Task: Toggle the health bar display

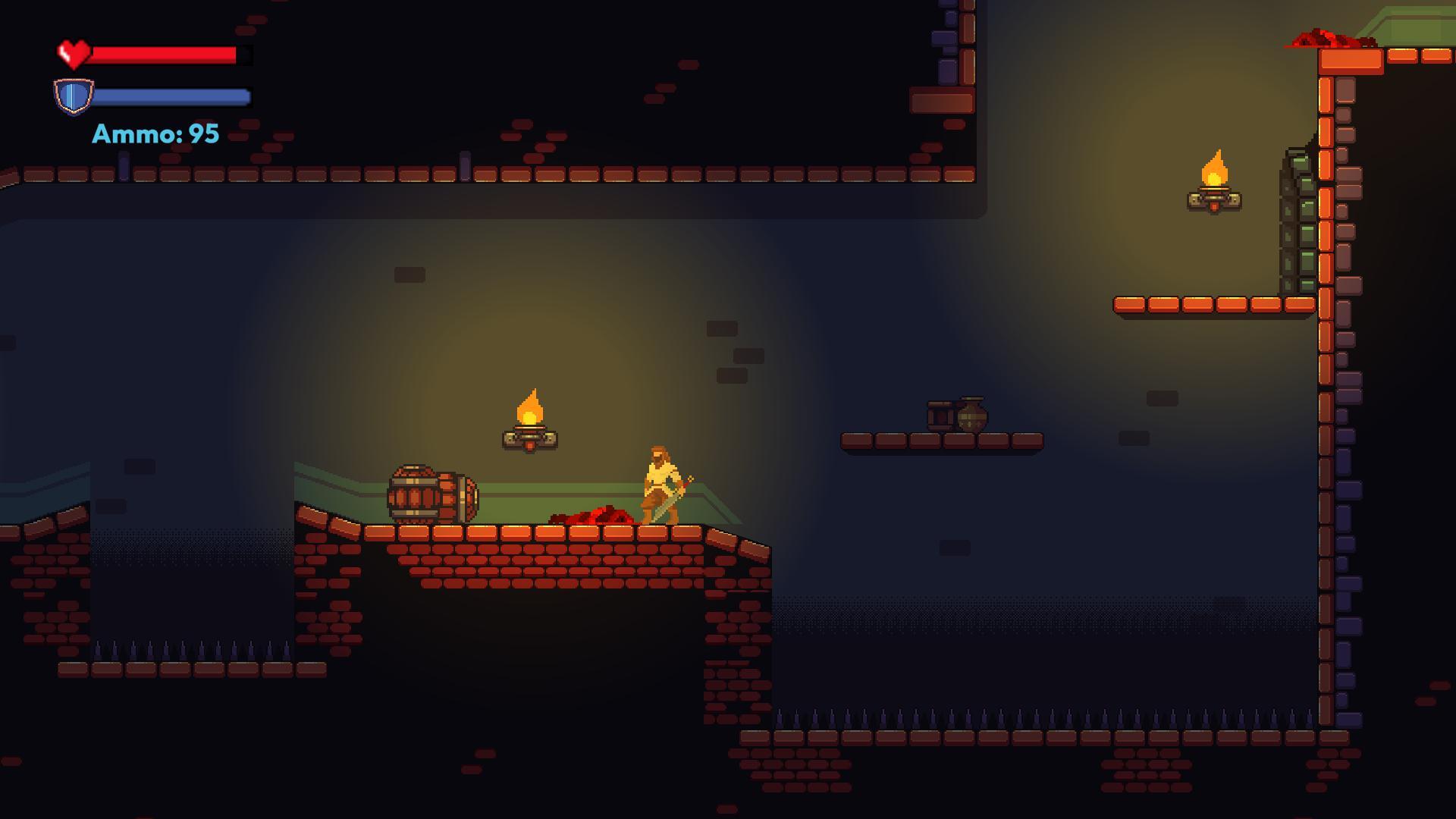Action: [165, 53]
